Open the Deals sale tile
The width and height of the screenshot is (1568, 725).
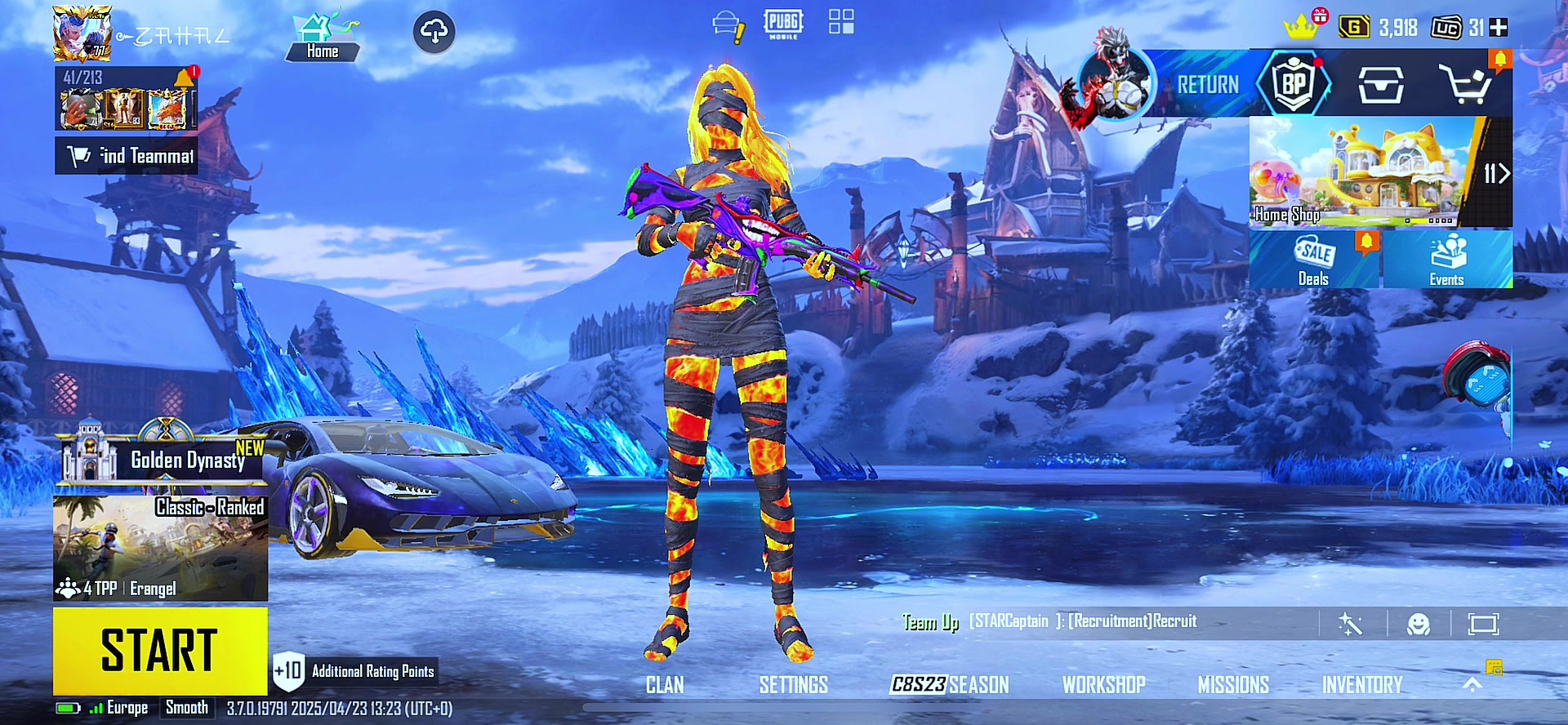pyautogui.click(x=1314, y=260)
